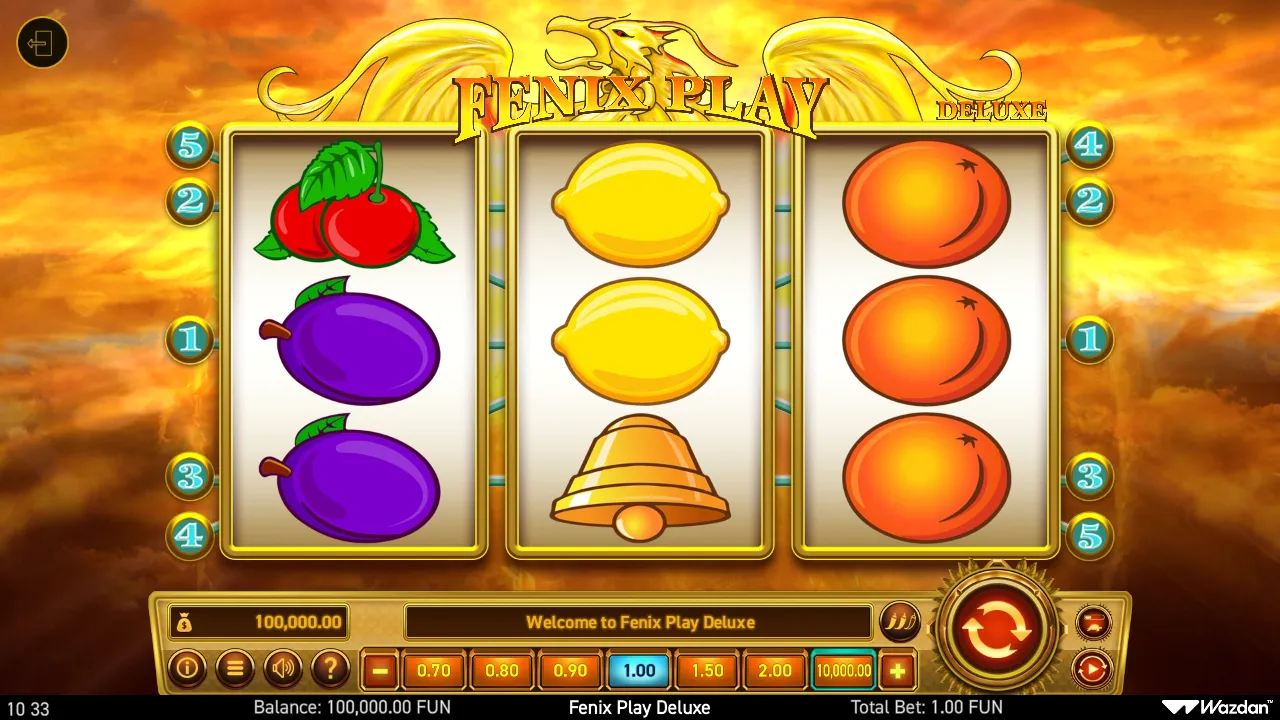Select the 0.70 bet value

(x=434, y=670)
